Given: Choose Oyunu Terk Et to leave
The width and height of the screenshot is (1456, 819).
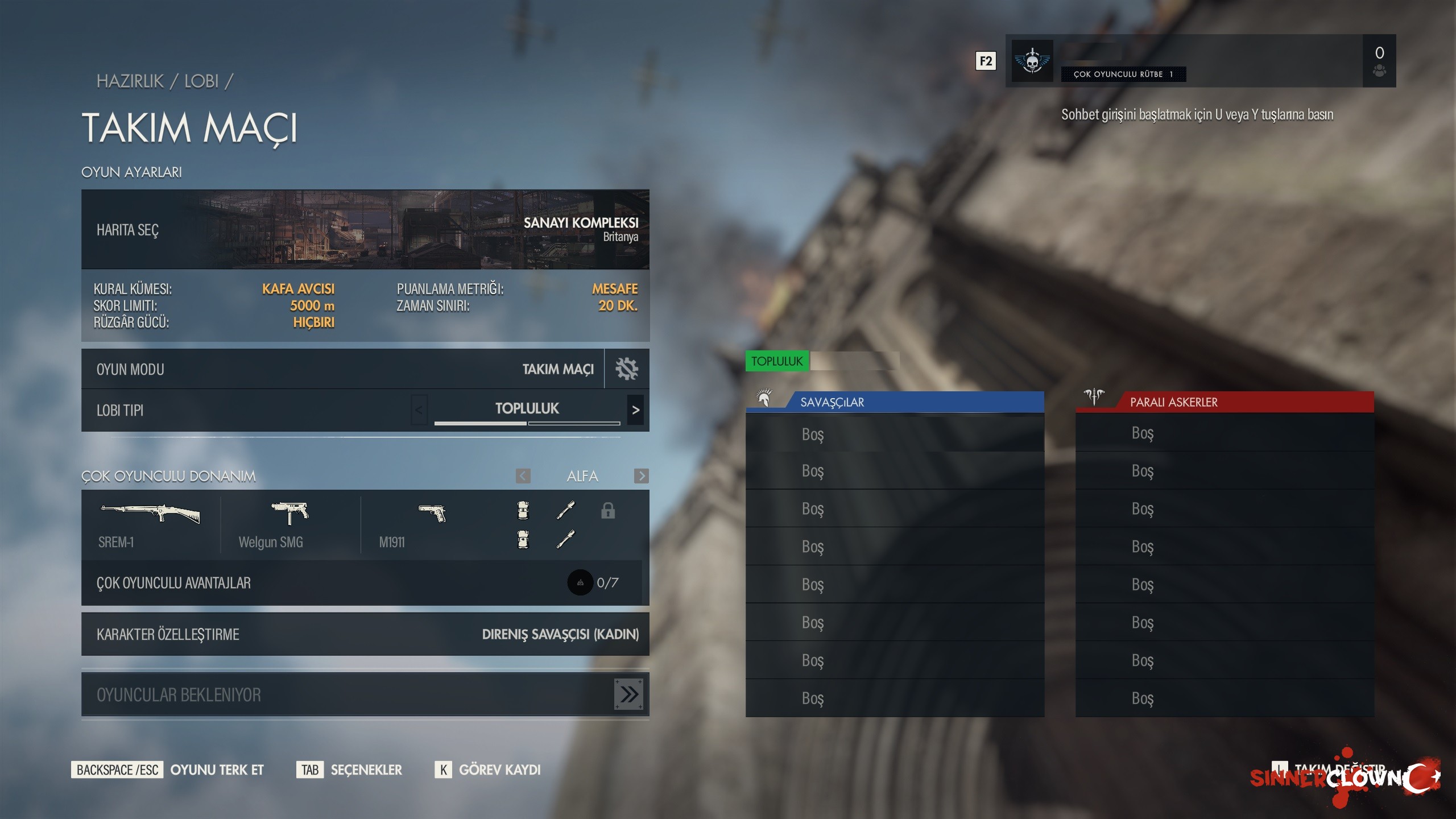Looking at the screenshot, I should (217, 770).
